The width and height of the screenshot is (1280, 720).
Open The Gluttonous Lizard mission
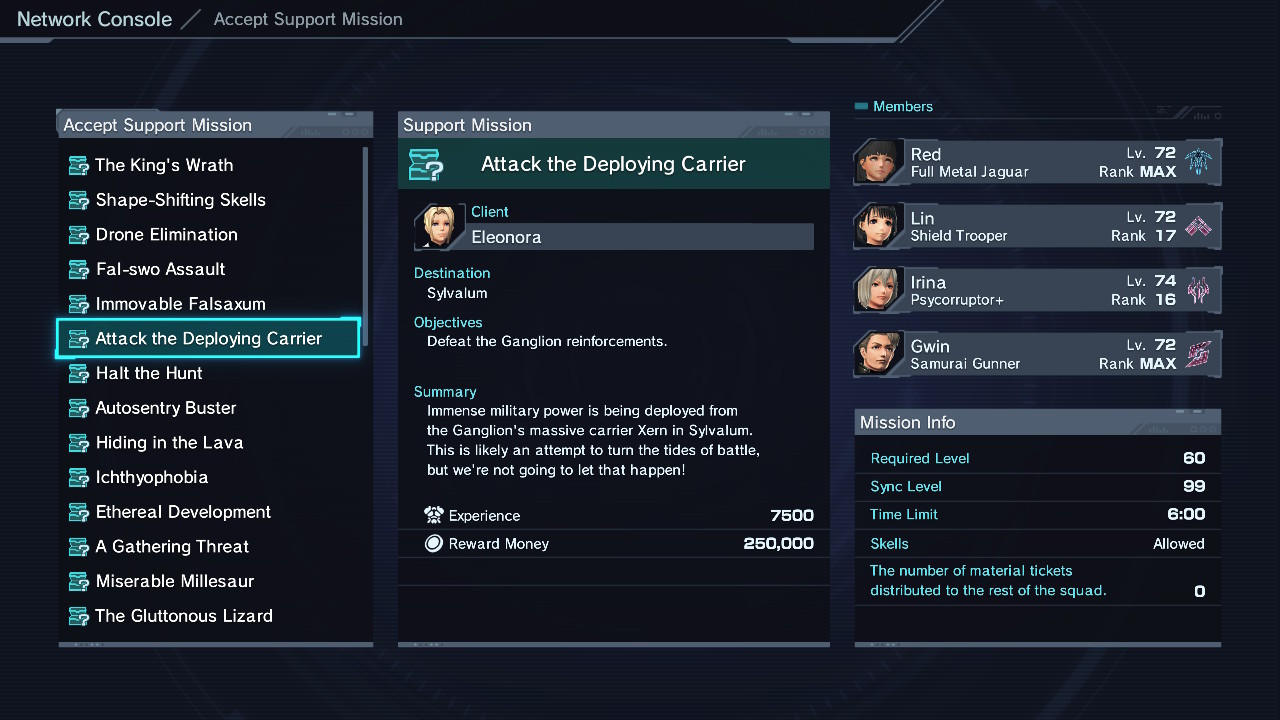[x=183, y=616]
